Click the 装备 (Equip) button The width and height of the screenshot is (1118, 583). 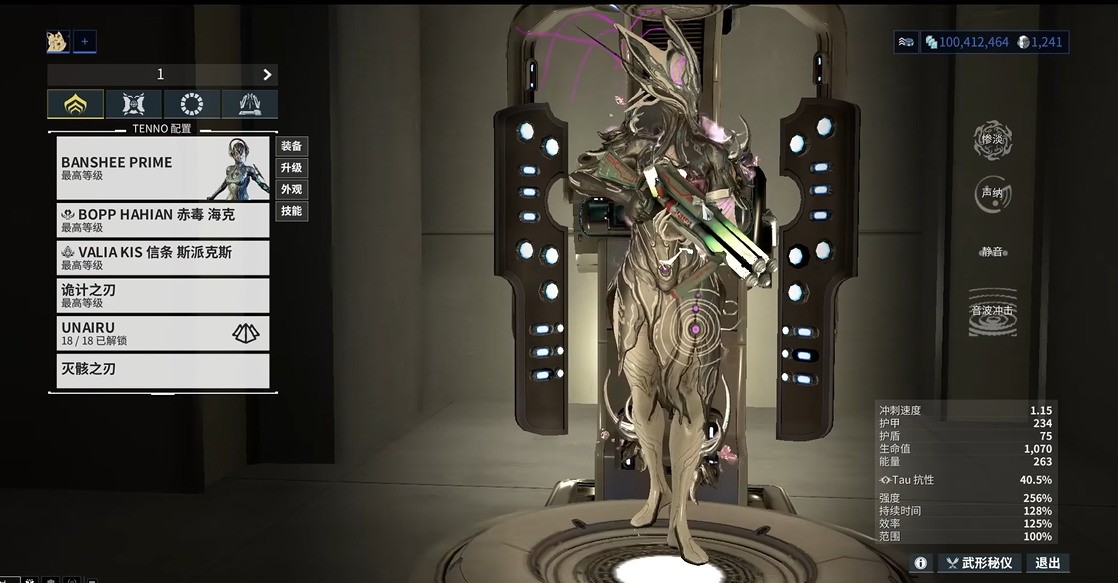[291, 146]
